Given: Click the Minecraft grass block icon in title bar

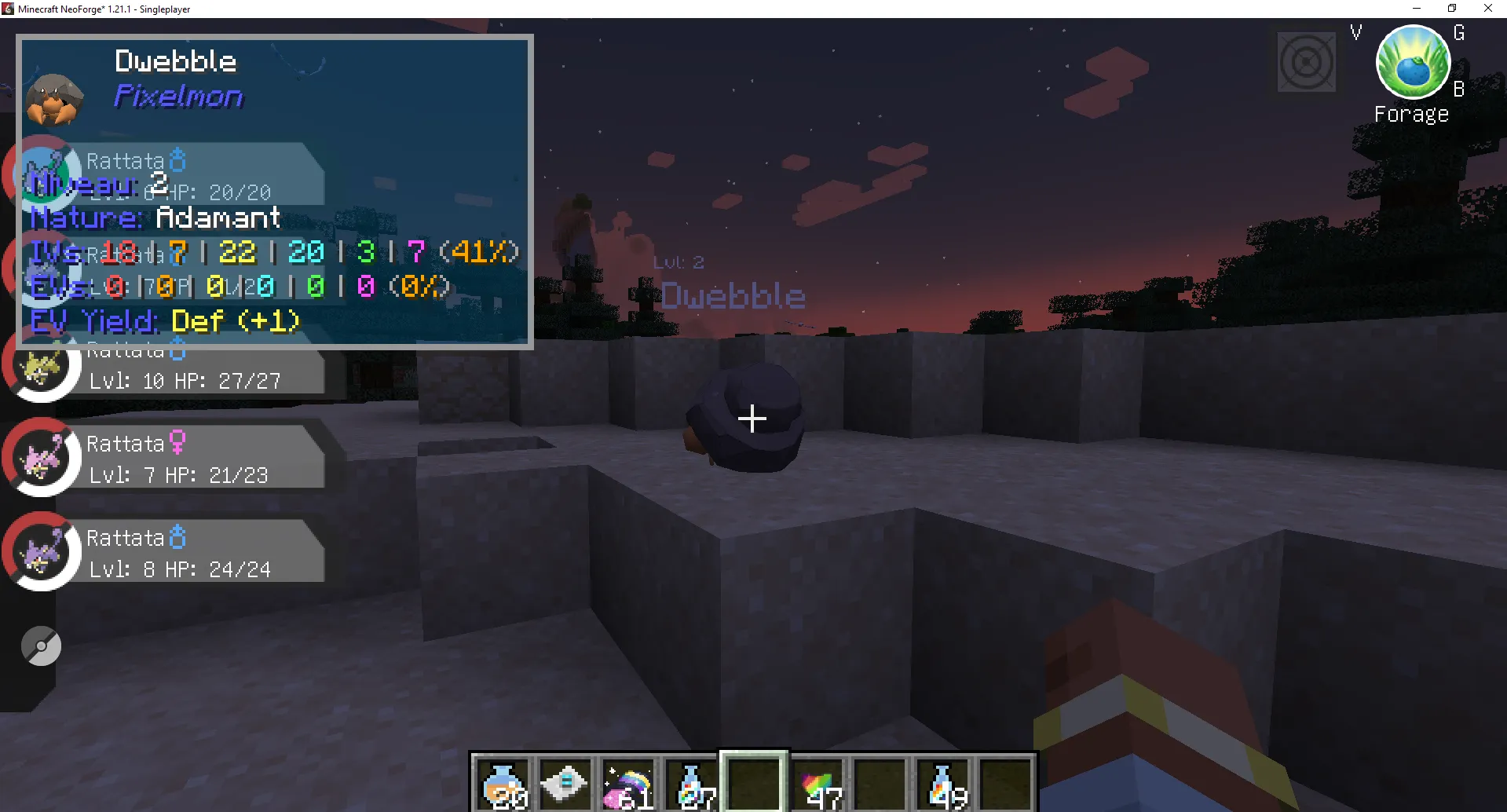Looking at the screenshot, I should click(7, 9).
